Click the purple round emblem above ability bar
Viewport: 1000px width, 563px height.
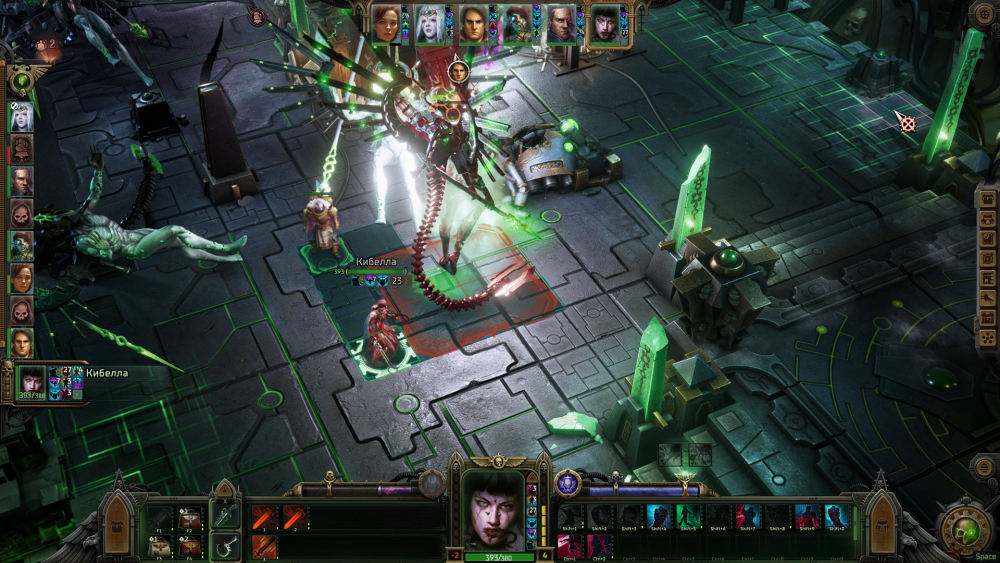click(x=567, y=482)
